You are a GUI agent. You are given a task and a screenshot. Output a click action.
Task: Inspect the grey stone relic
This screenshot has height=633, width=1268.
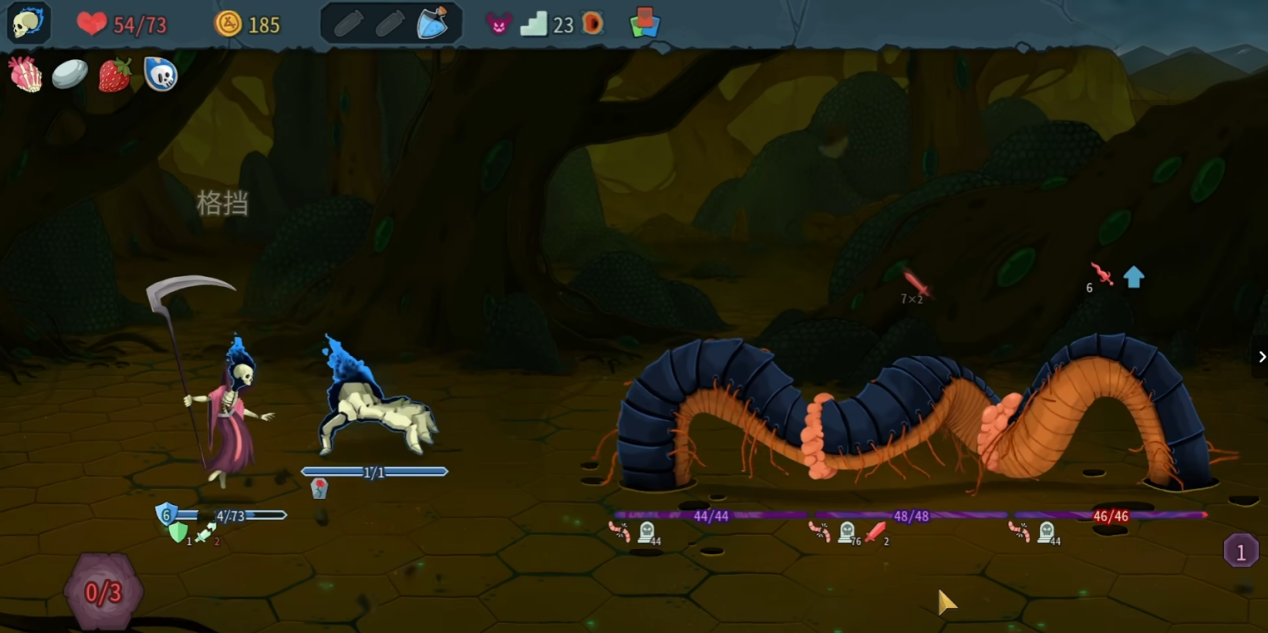(x=69, y=75)
